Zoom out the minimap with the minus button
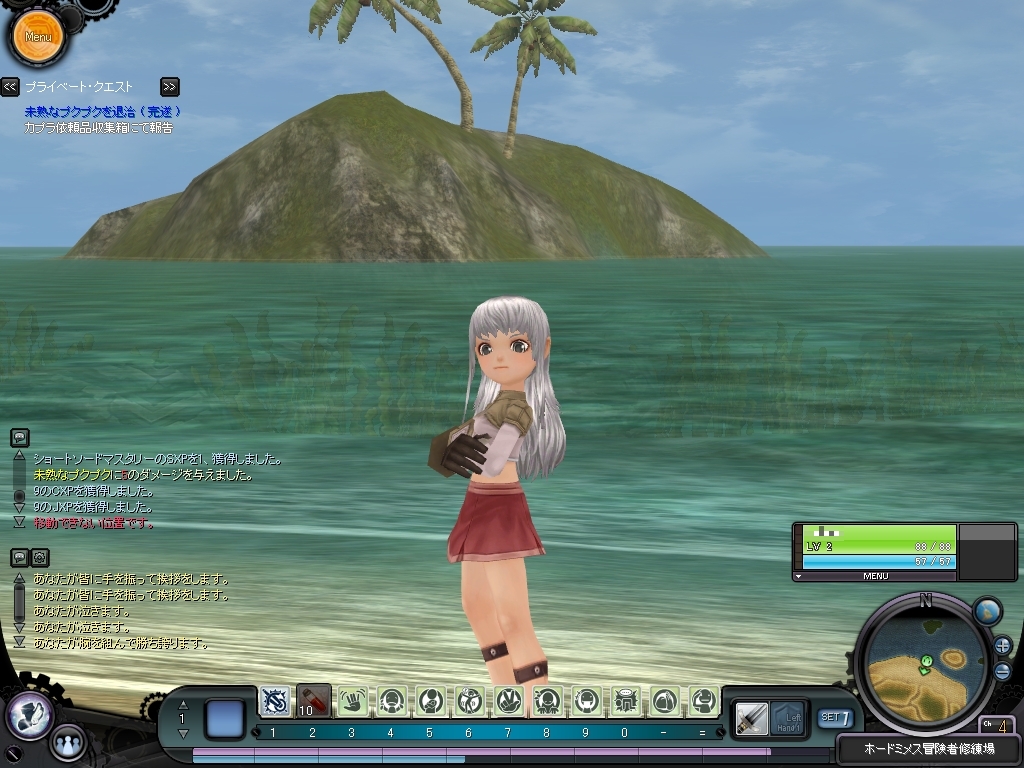Image resolution: width=1024 pixels, height=768 pixels. tap(1003, 671)
